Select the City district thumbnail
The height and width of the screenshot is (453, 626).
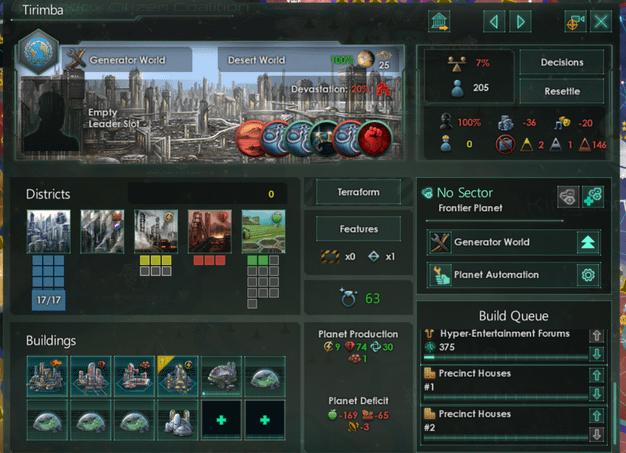[x=48, y=230]
